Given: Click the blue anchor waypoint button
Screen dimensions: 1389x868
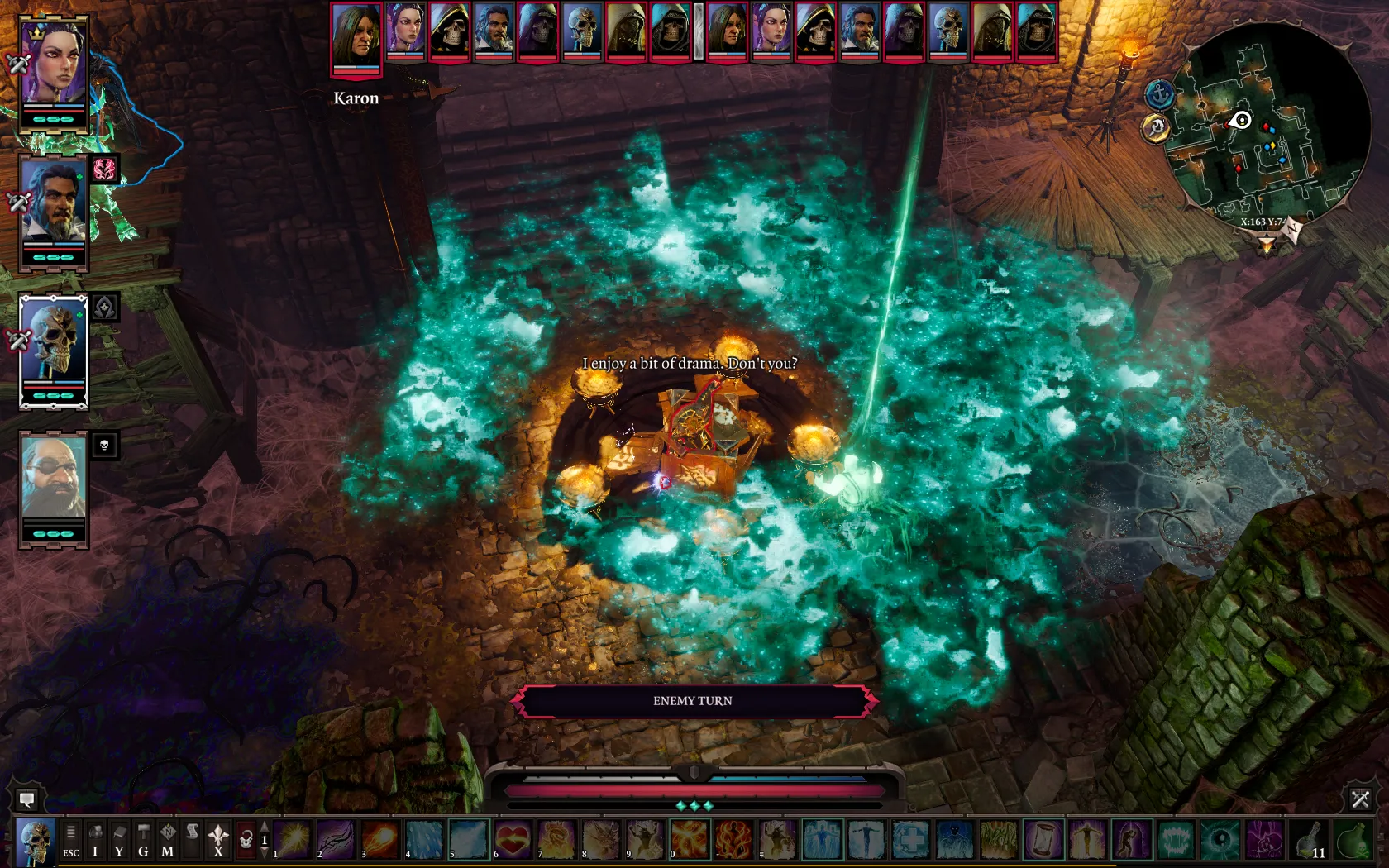Looking at the screenshot, I should pos(1160,94).
